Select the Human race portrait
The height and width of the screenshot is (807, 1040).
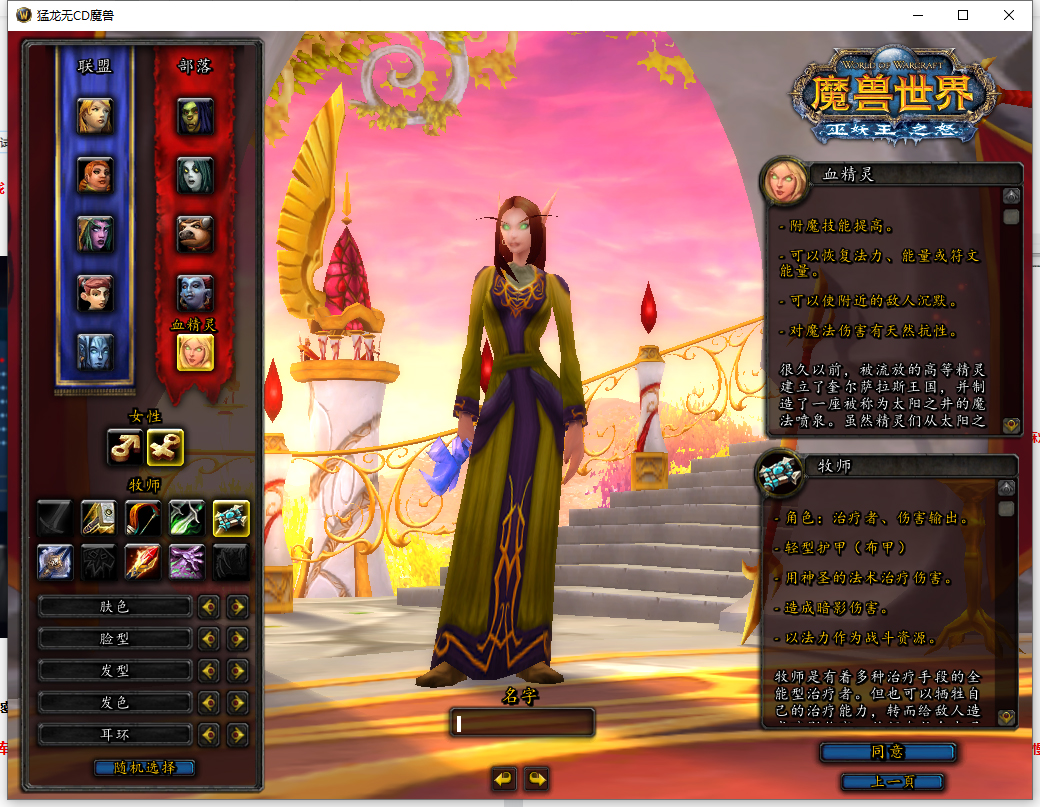click(95, 116)
